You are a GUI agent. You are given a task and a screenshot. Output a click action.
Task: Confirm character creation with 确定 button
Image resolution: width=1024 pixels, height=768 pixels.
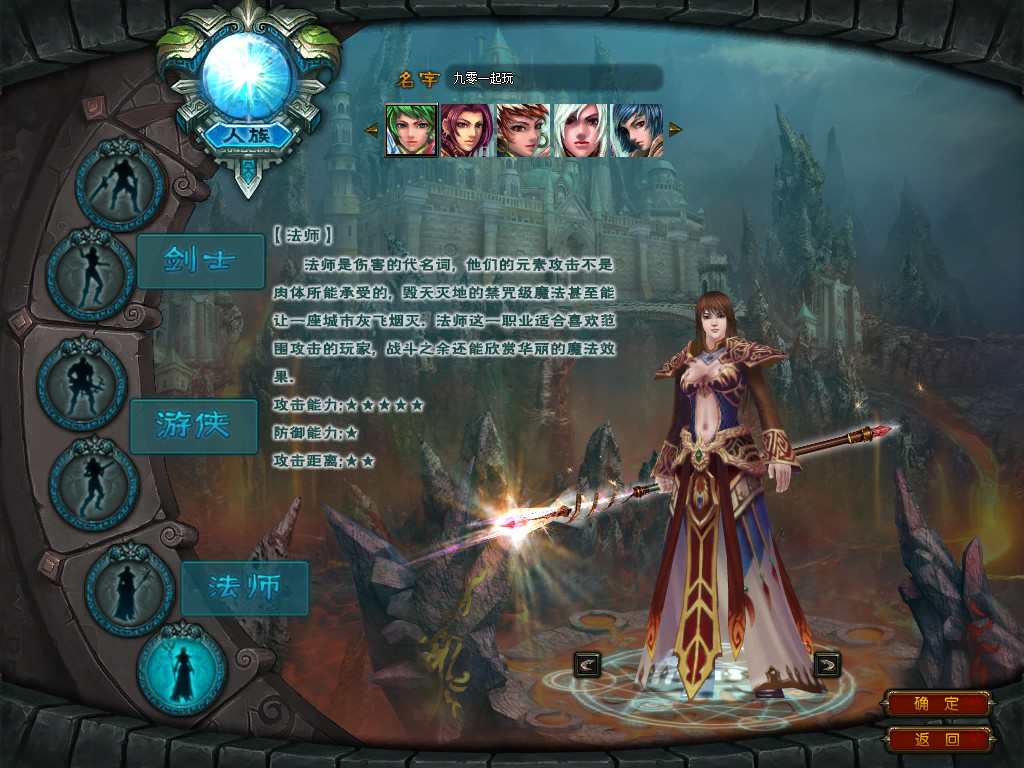[937, 703]
